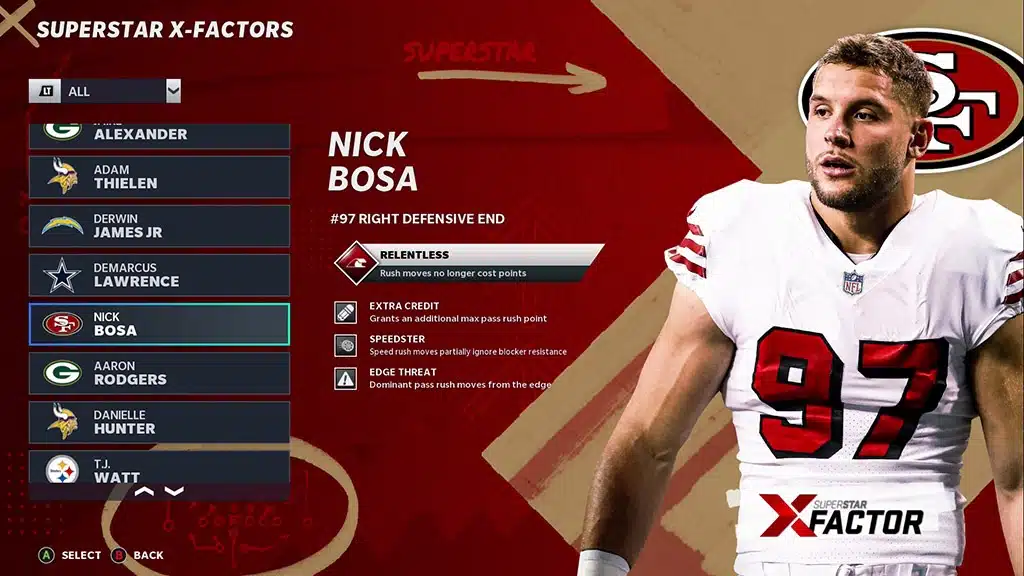Select Aaron Rodgers from the list
The width and height of the screenshot is (1024, 576).
pos(159,373)
